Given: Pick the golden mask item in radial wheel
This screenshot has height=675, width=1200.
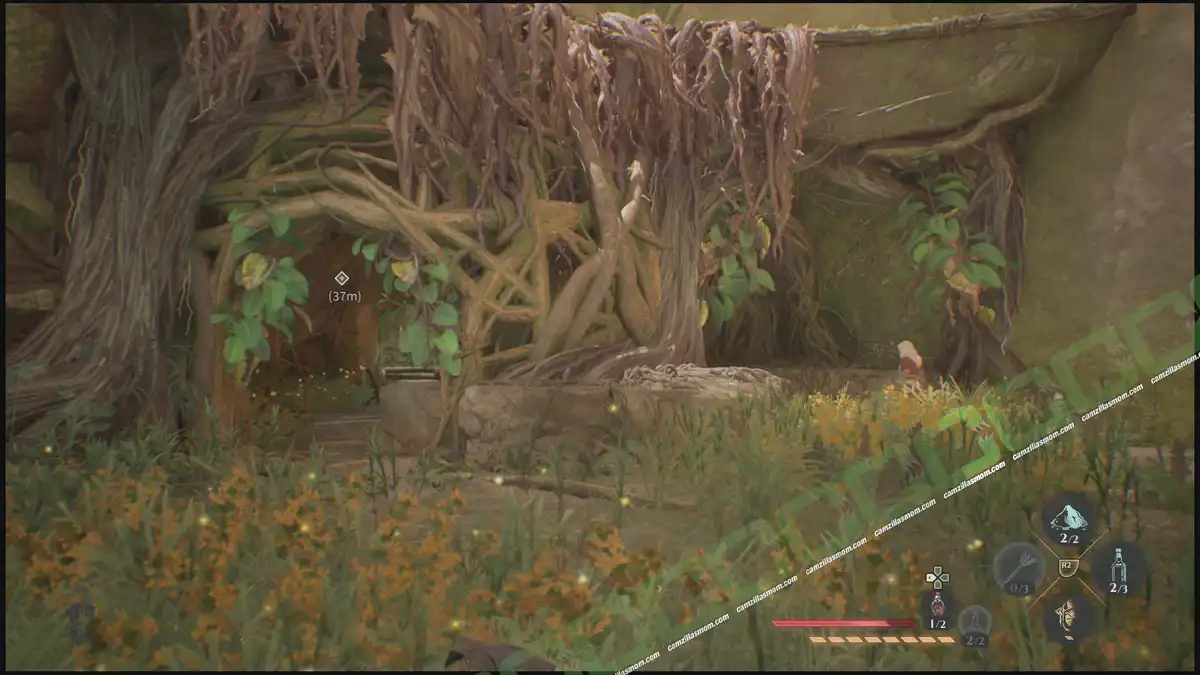Looking at the screenshot, I should [x=1068, y=617].
